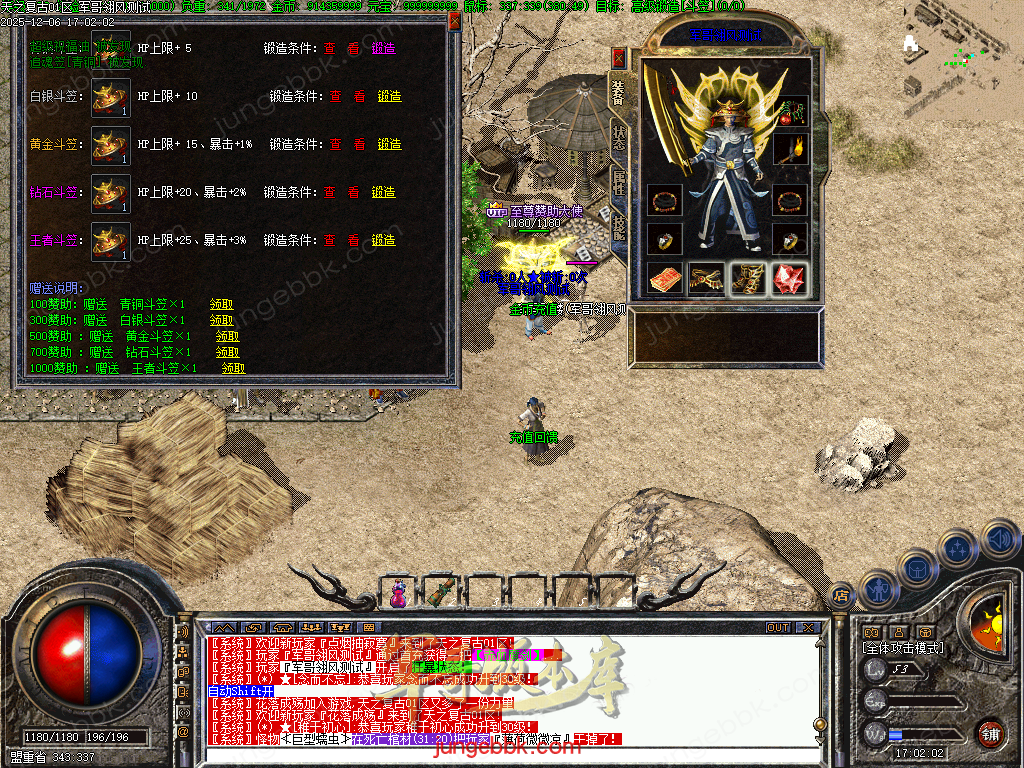Forge the 白银斗笠 silver hat
The height and width of the screenshot is (768, 1024).
[389, 96]
